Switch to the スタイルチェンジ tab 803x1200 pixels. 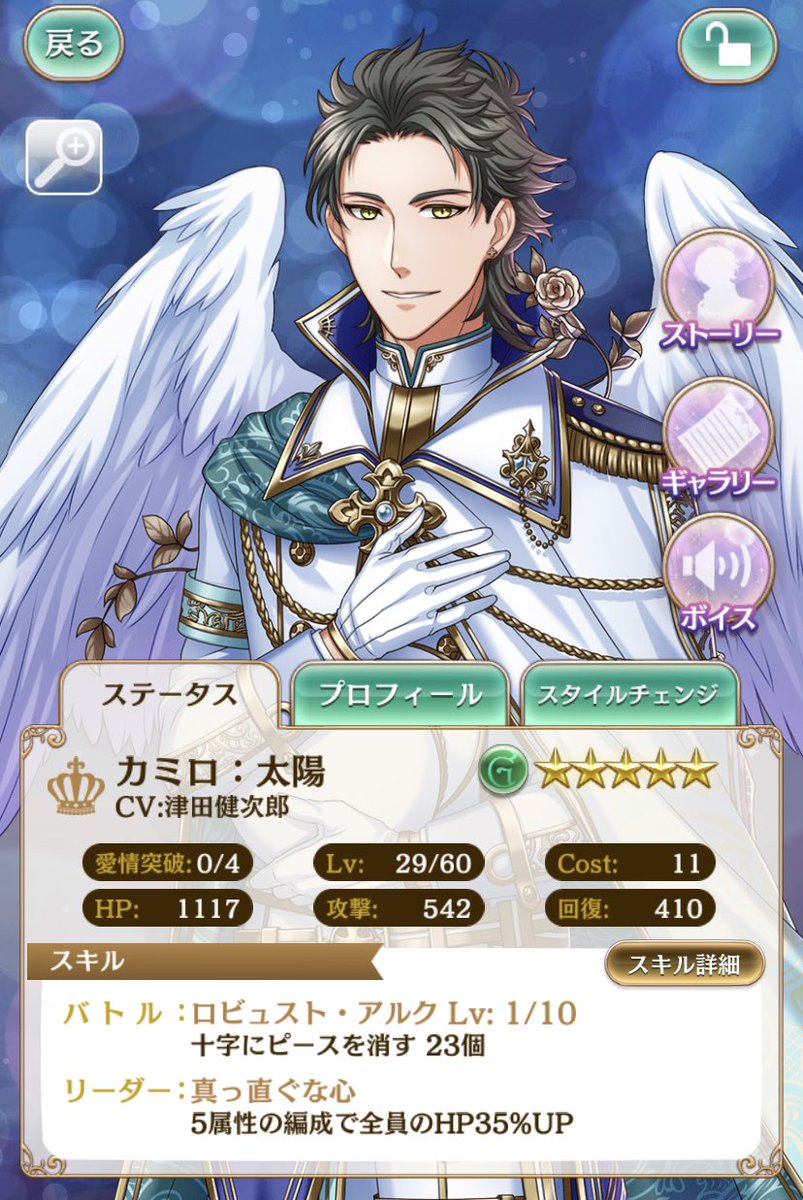(x=629, y=695)
